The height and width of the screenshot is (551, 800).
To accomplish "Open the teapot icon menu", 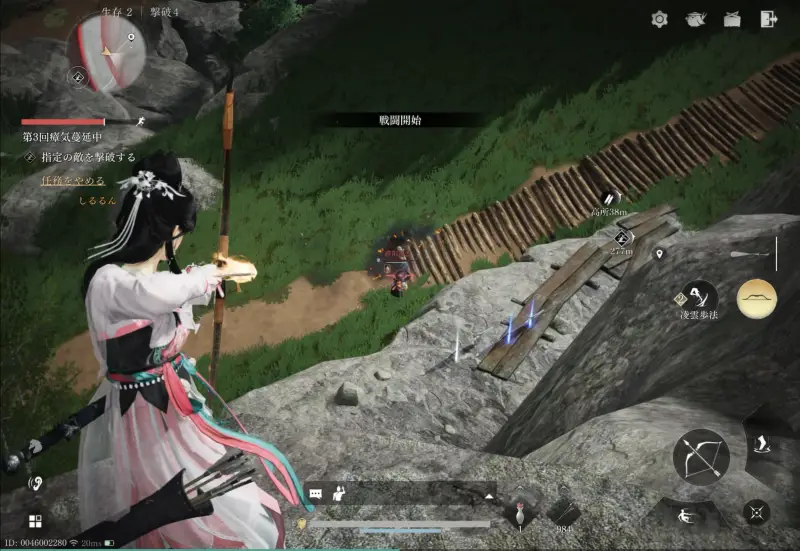I will pyautogui.click(x=696, y=19).
